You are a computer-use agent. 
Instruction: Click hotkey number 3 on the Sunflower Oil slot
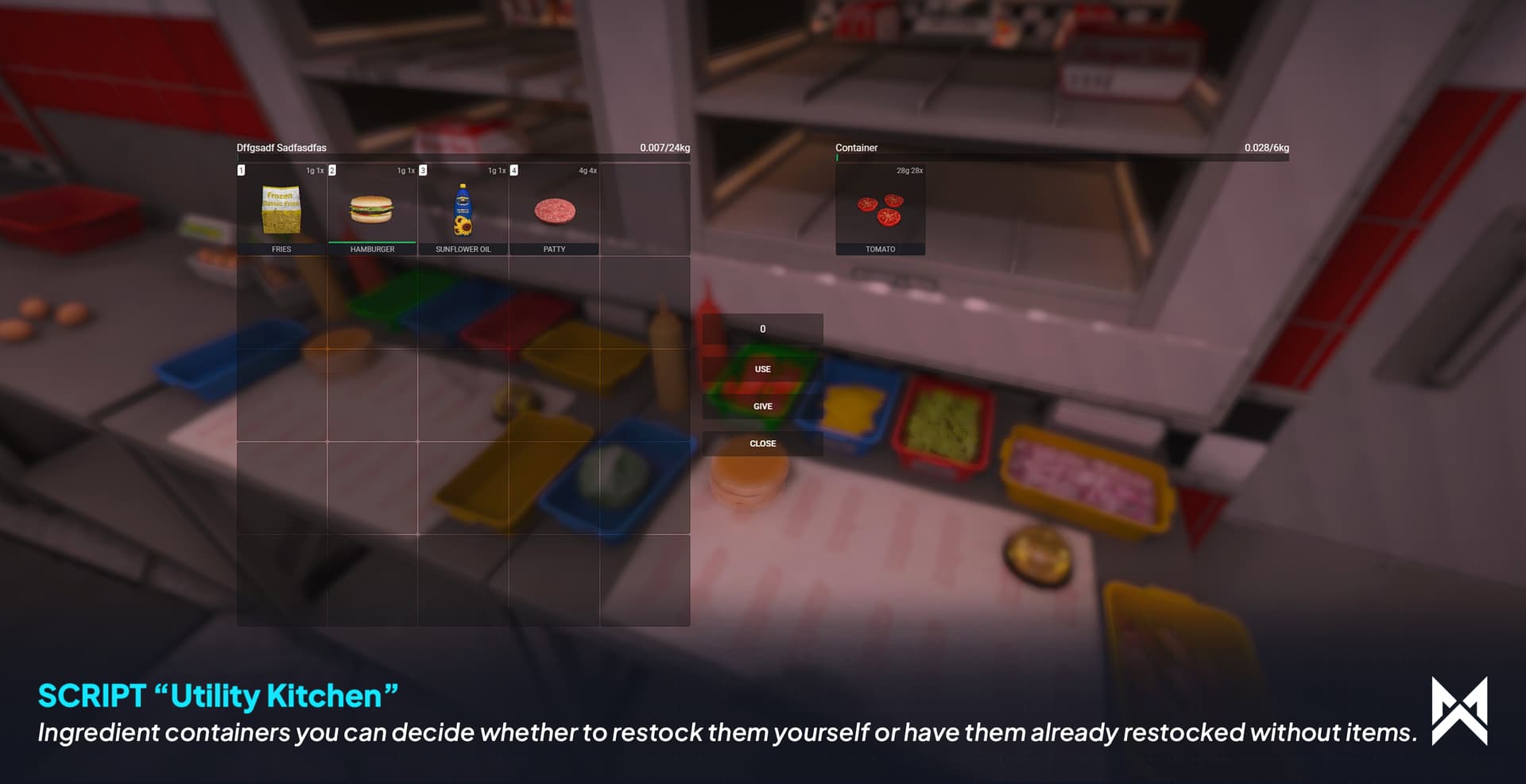(422, 170)
